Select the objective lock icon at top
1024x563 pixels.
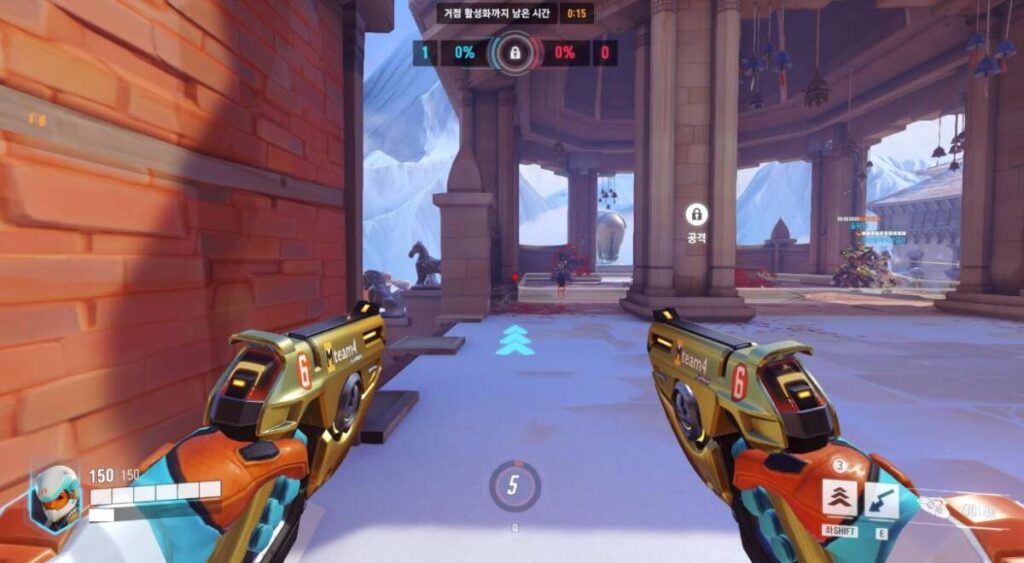[515, 52]
